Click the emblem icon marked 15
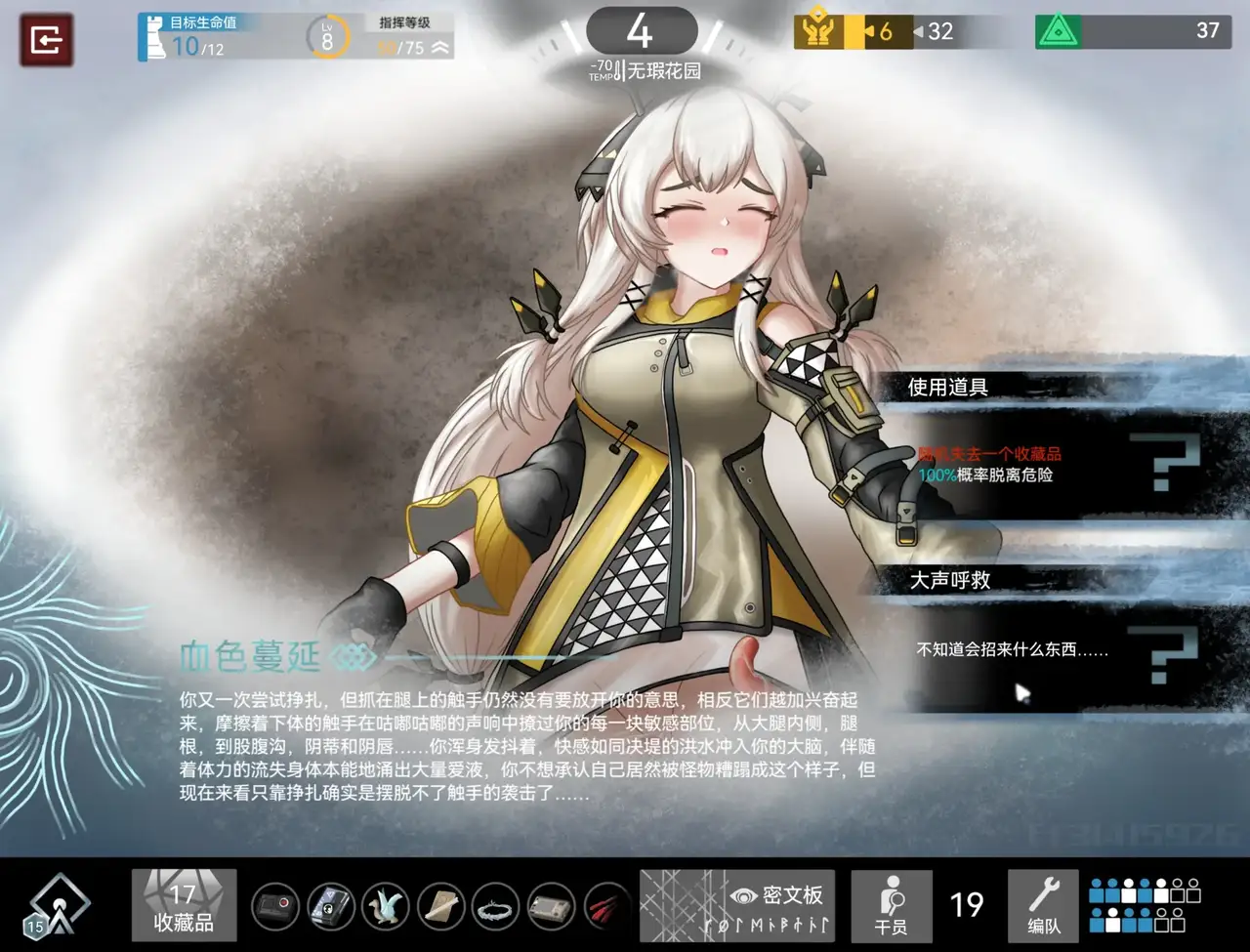Image resolution: width=1250 pixels, height=952 pixels. 59,905
